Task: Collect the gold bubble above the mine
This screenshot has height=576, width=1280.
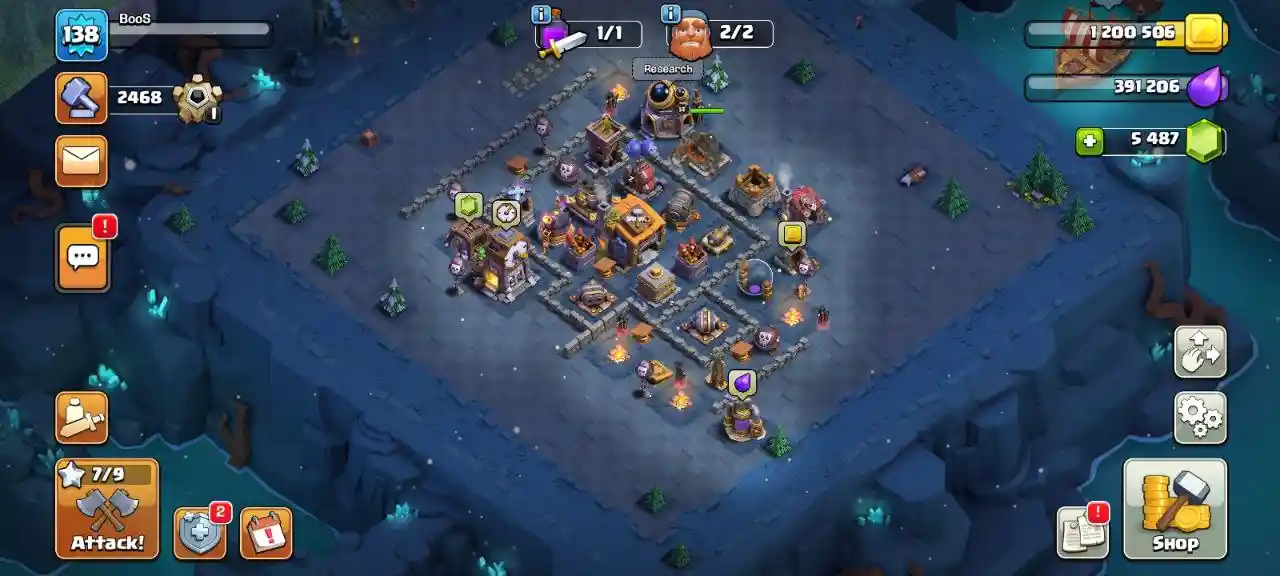Action: click(x=792, y=234)
